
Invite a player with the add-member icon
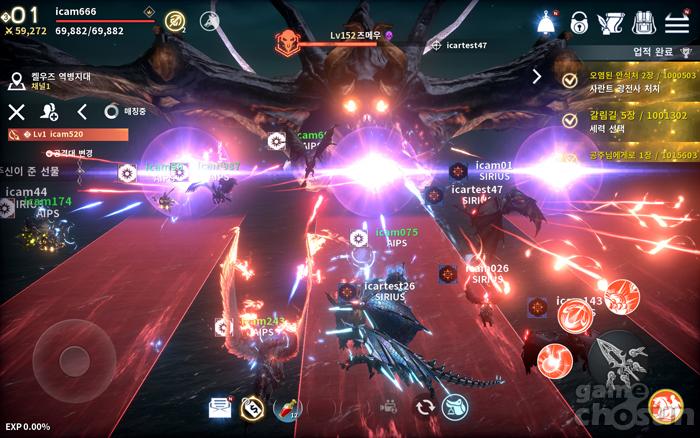pyautogui.click(x=48, y=112)
